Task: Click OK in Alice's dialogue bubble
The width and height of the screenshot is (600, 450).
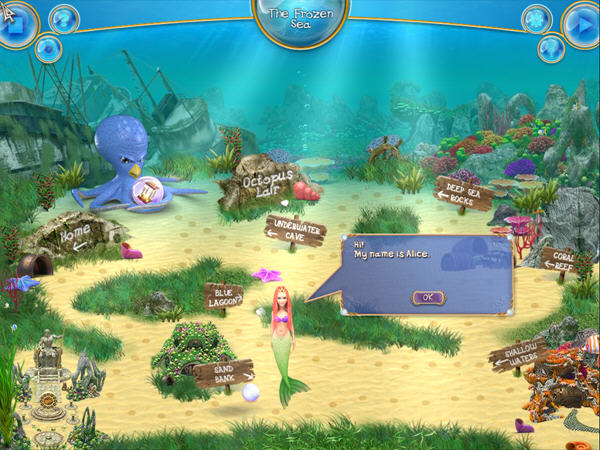Action: pyautogui.click(x=428, y=297)
